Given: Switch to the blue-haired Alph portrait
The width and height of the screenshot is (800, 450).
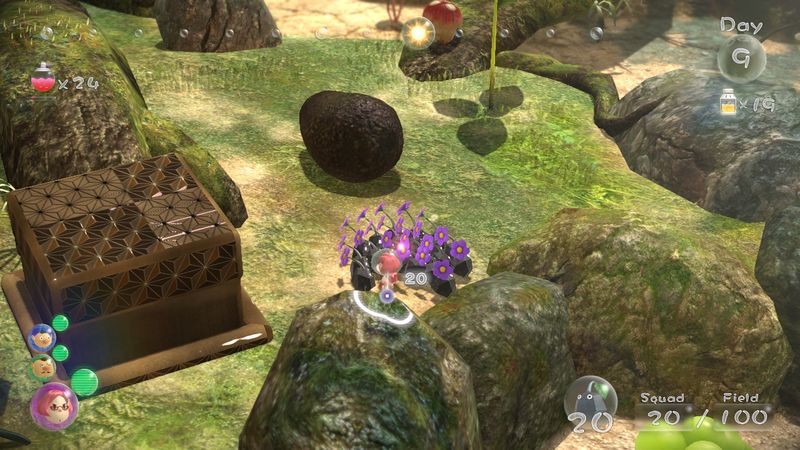Looking at the screenshot, I should [42, 338].
